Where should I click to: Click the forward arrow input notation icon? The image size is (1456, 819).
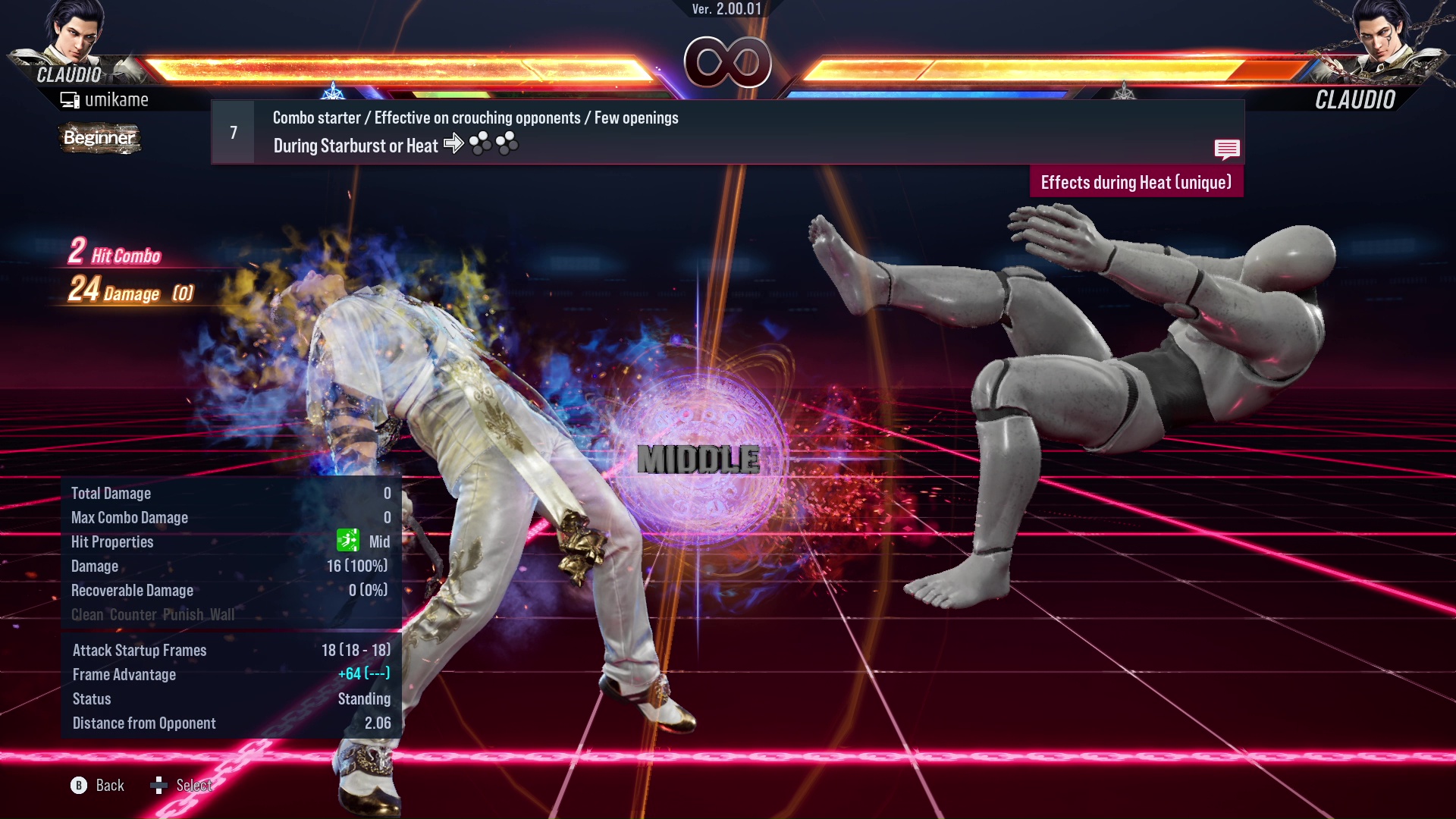coord(454,143)
